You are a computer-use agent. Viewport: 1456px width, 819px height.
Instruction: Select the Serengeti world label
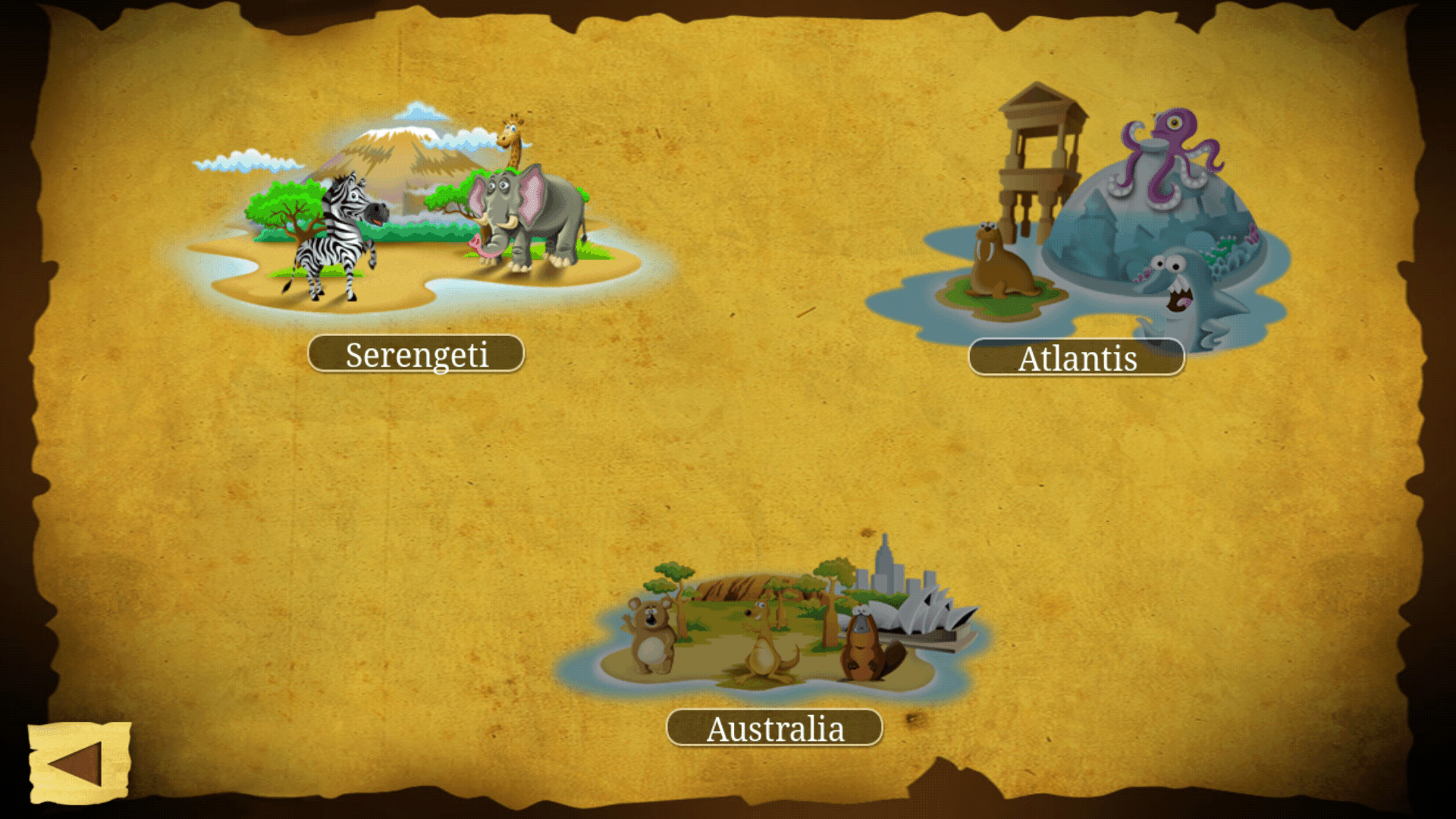[416, 354]
